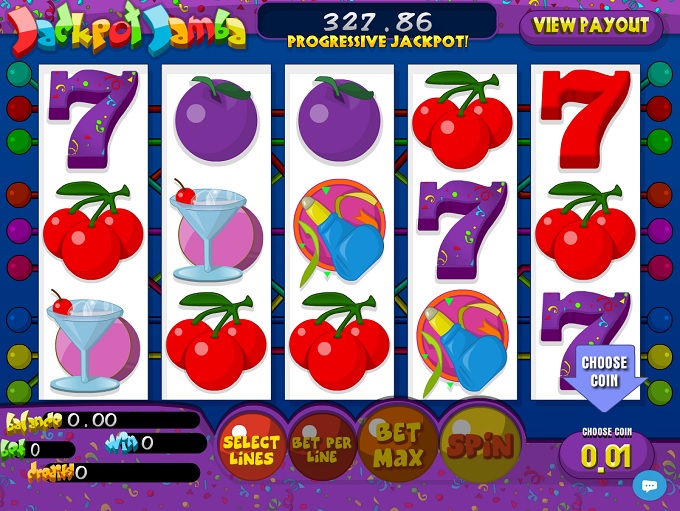Click the Select Lines button

click(251, 450)
